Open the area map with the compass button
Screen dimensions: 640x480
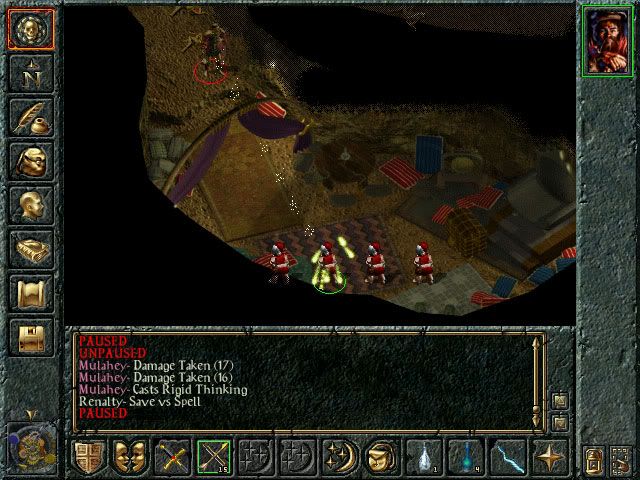pyautogui.click(x=29, y=72)
